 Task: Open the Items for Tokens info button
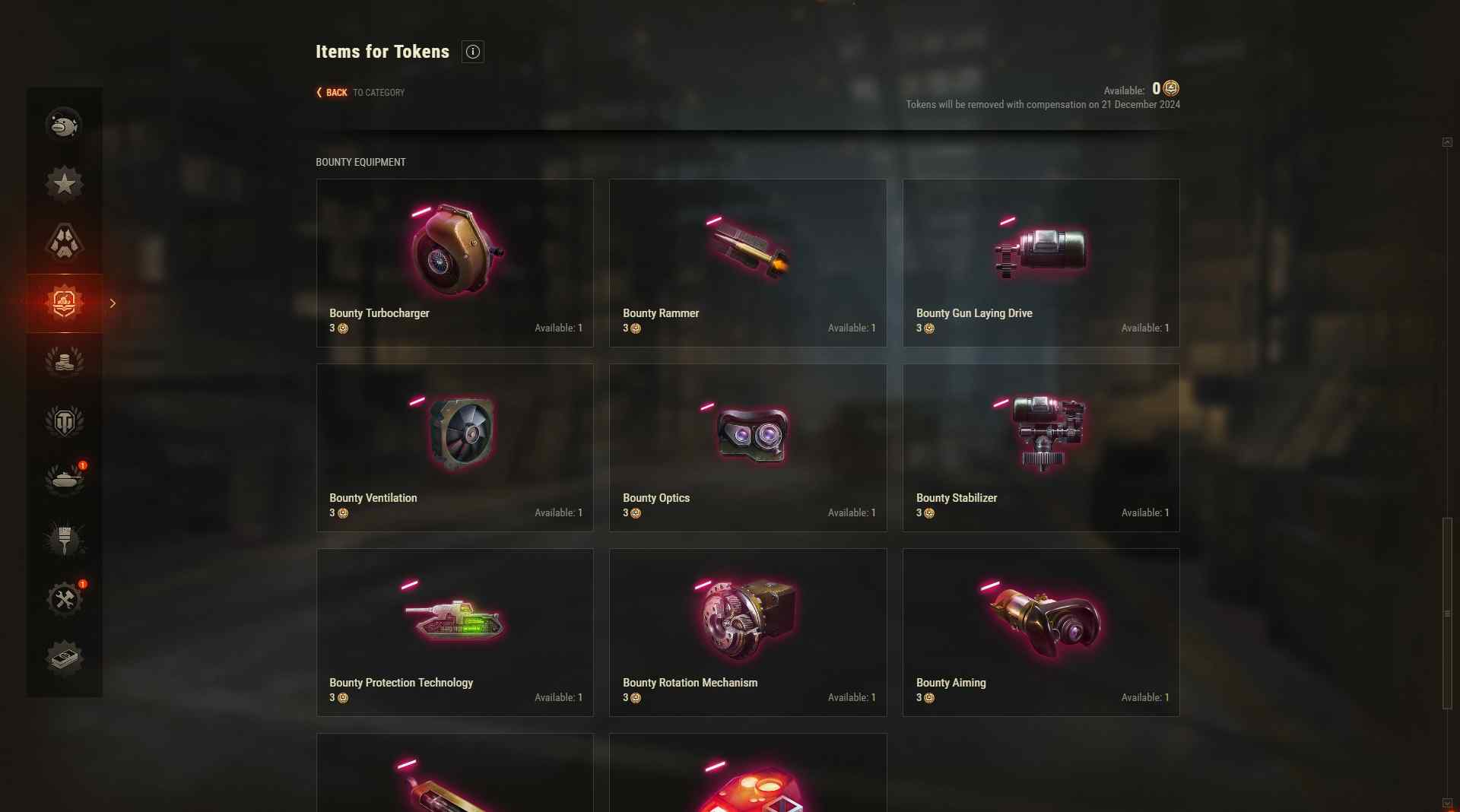(472, 52)
